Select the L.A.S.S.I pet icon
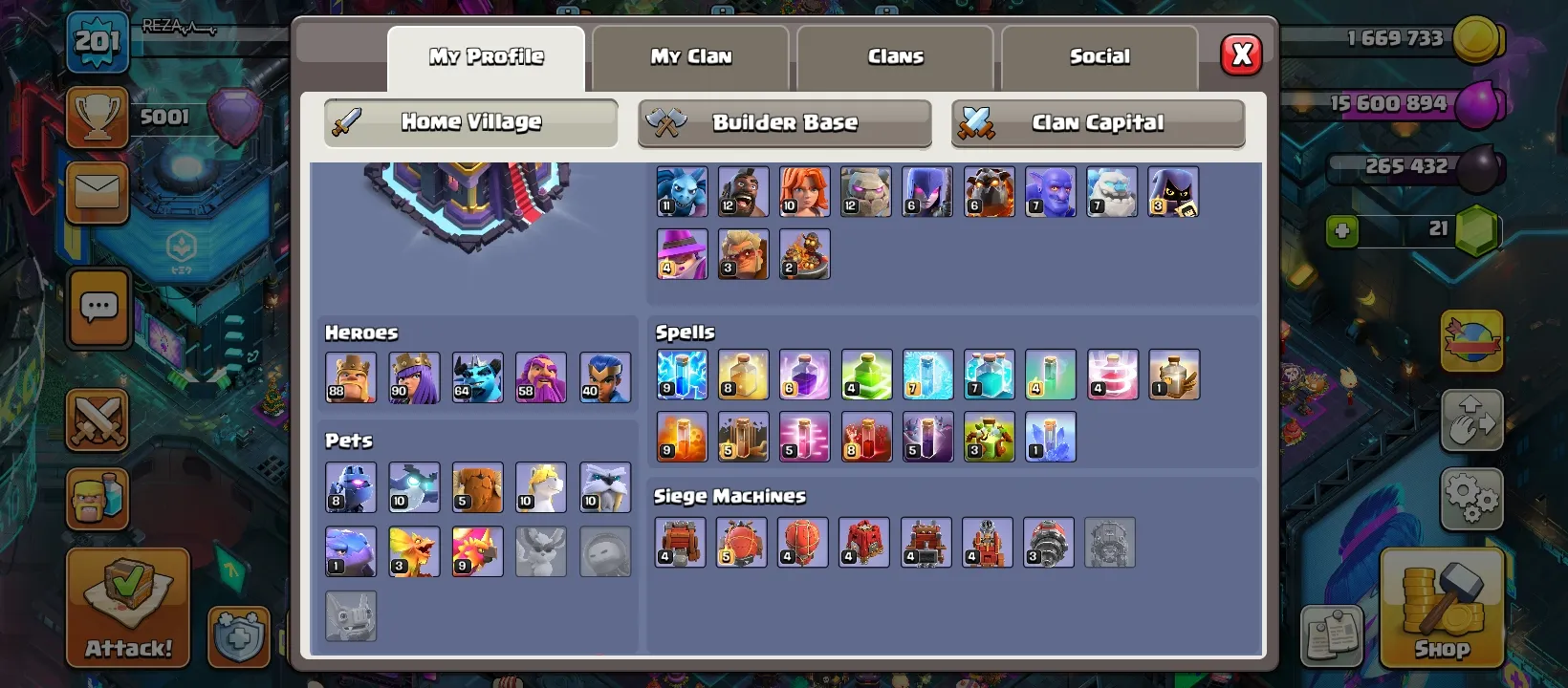Image resolution: width=1568 pixels, height=688 pixels. [351, 487]
